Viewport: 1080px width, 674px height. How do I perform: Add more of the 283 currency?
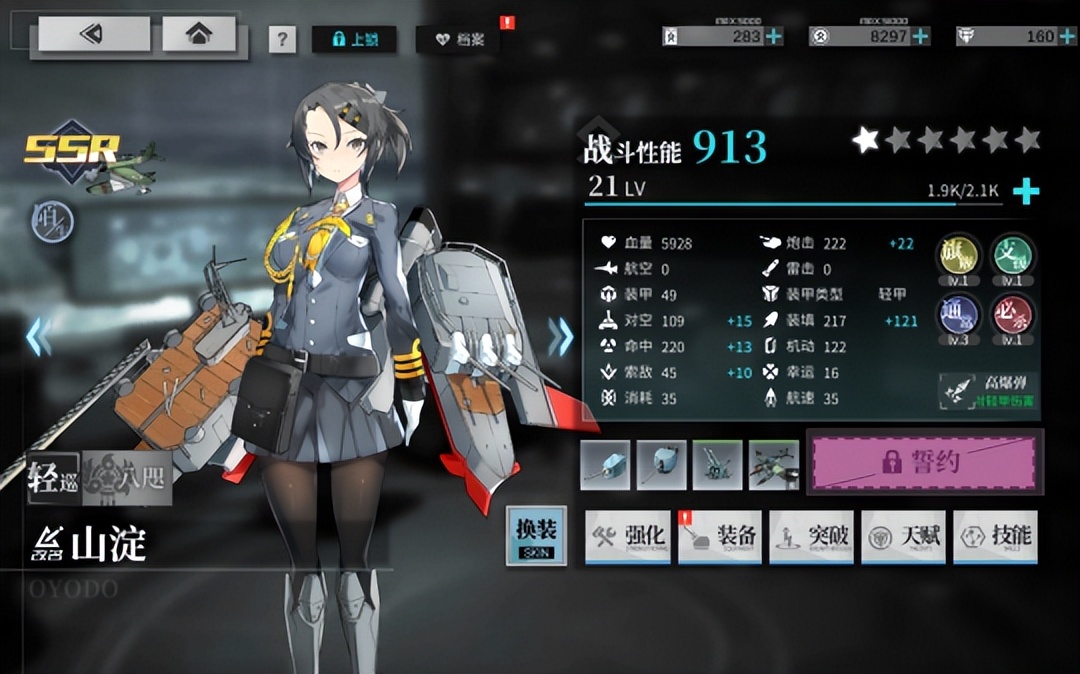click(x=774, y=36)
